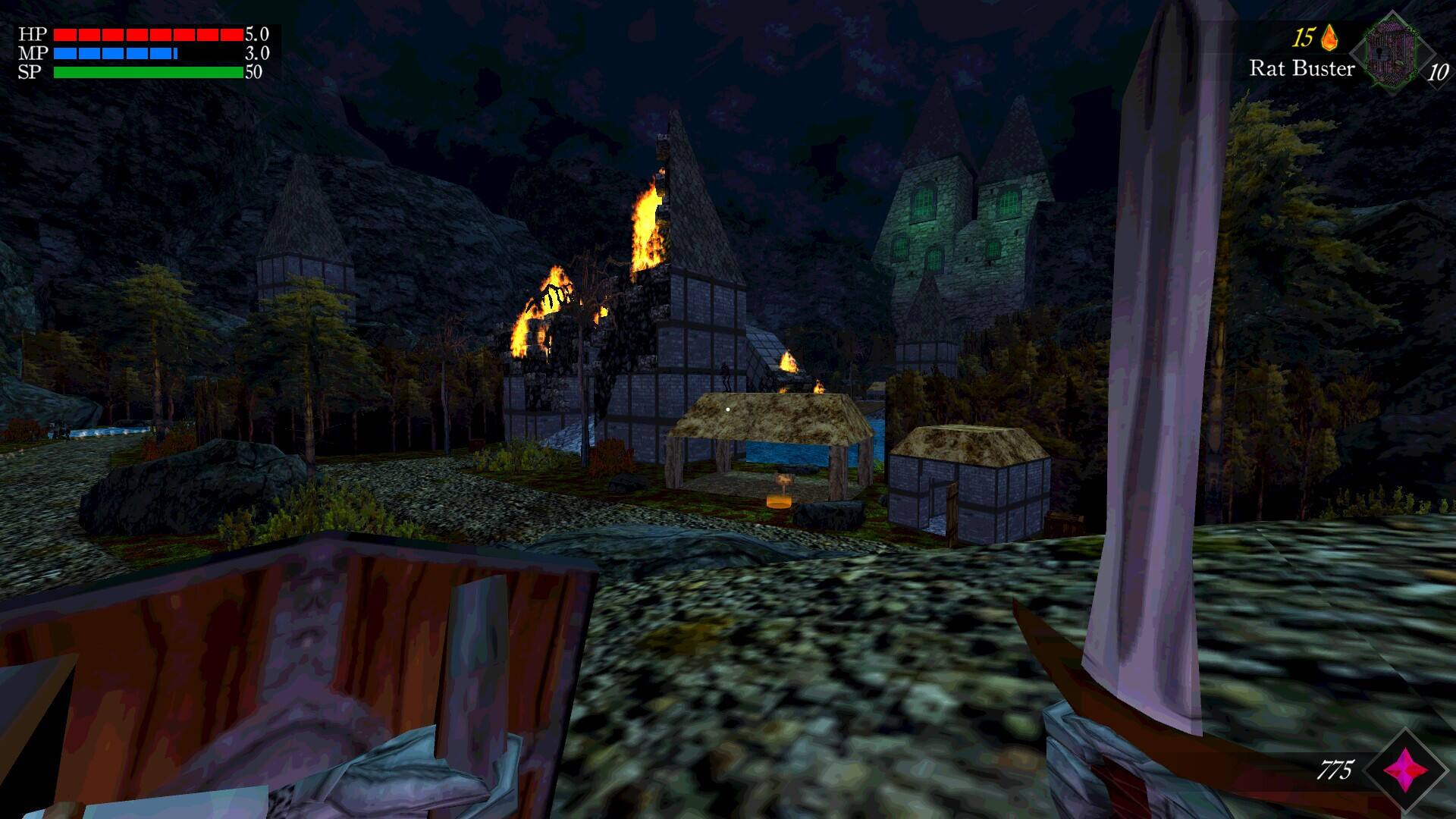Select the Rat Buster item slot icon
Viewport: 1456px width, 819px height.
click(1392, 53)
